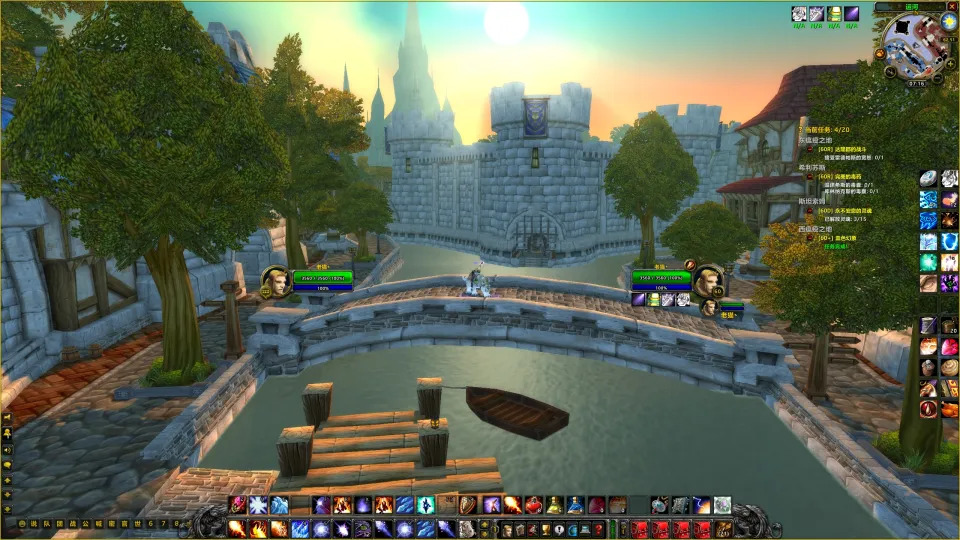Select the target portrait on the right
The width and height of the screenshot is (960, 540).
point(707,281)
